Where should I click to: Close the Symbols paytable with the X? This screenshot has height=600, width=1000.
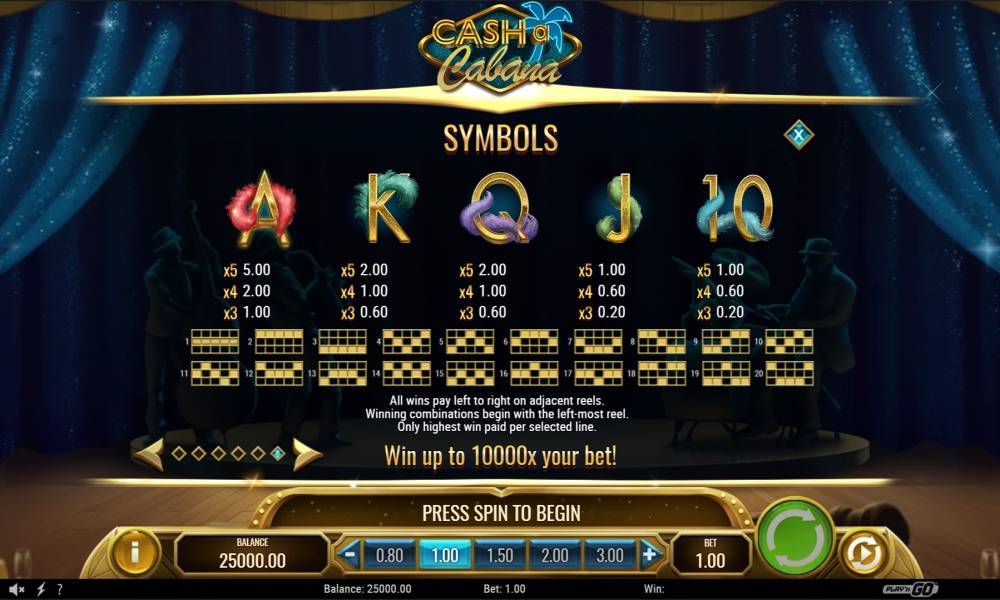click(798, 134)
